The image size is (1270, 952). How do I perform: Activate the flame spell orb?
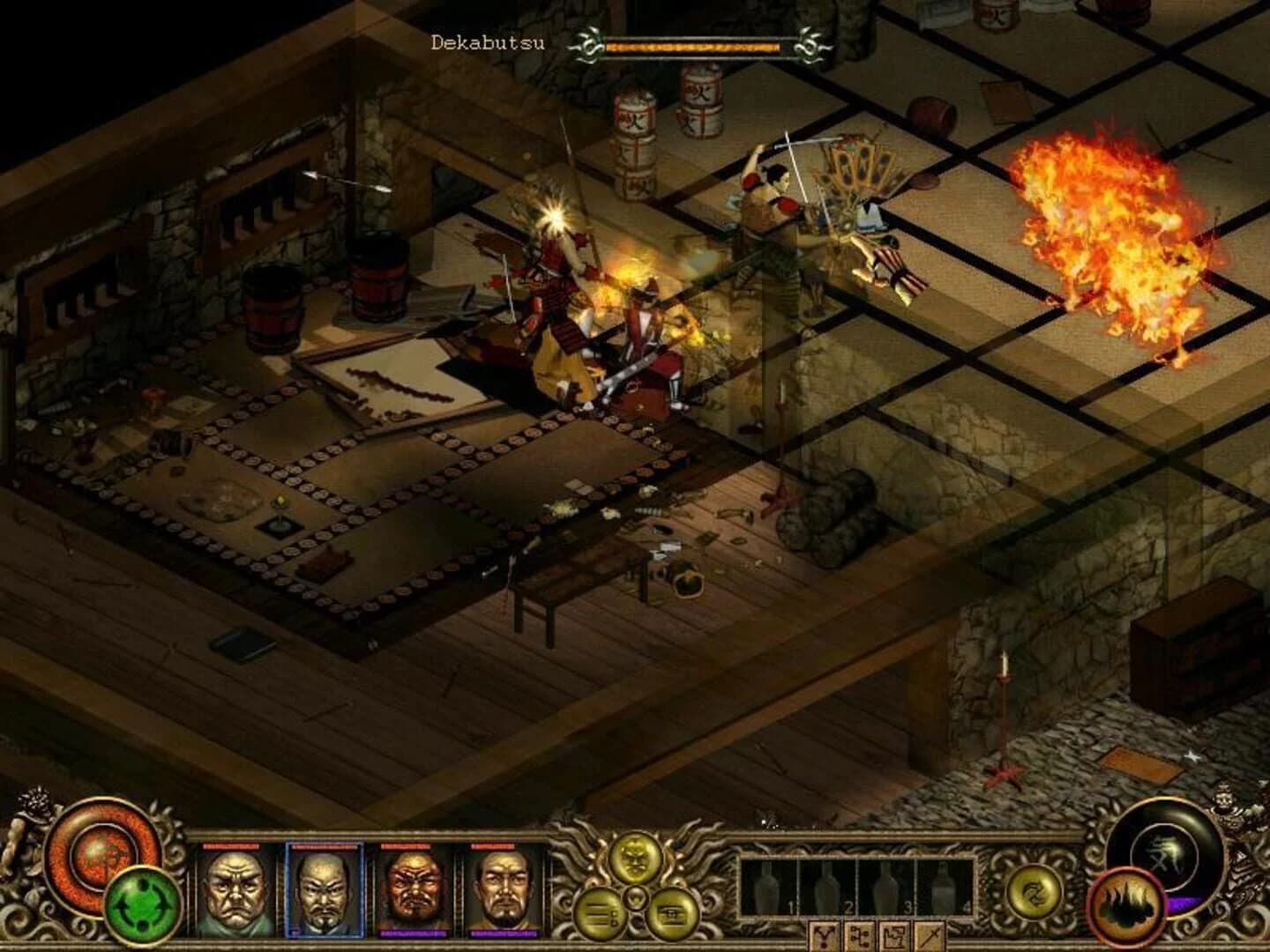(x=1124, y=907)
